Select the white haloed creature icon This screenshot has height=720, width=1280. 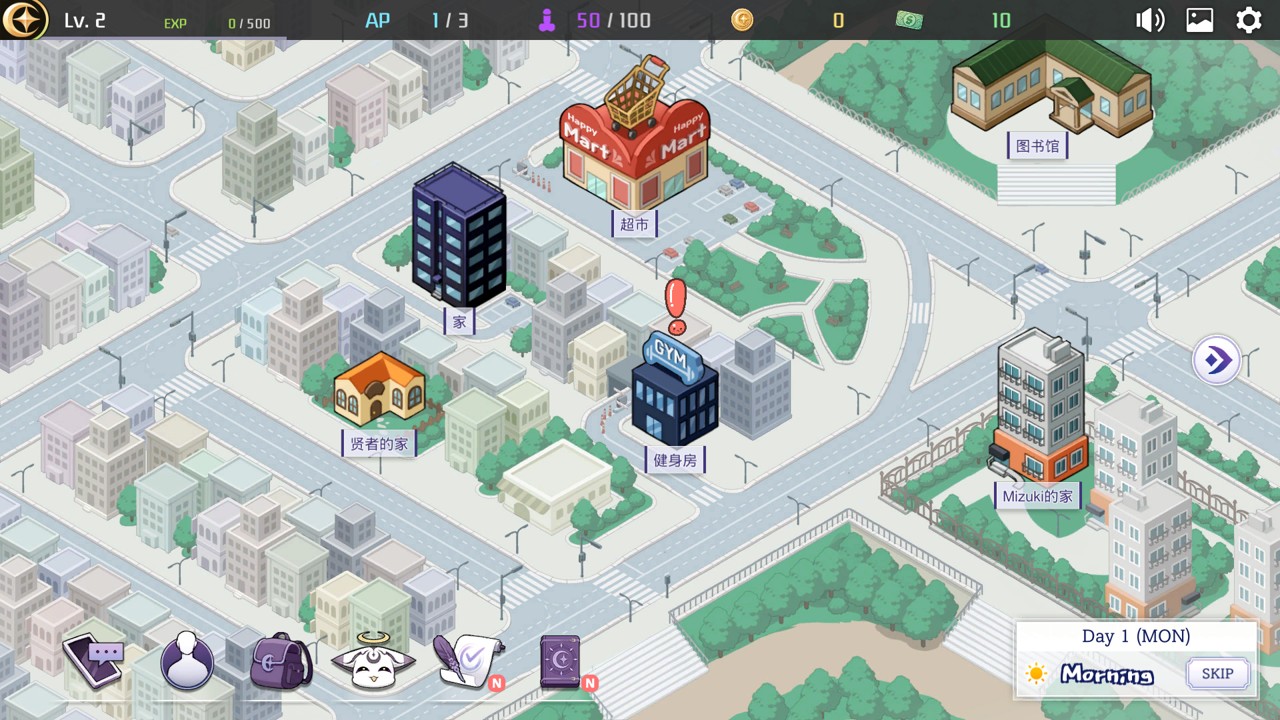point(373,662)
